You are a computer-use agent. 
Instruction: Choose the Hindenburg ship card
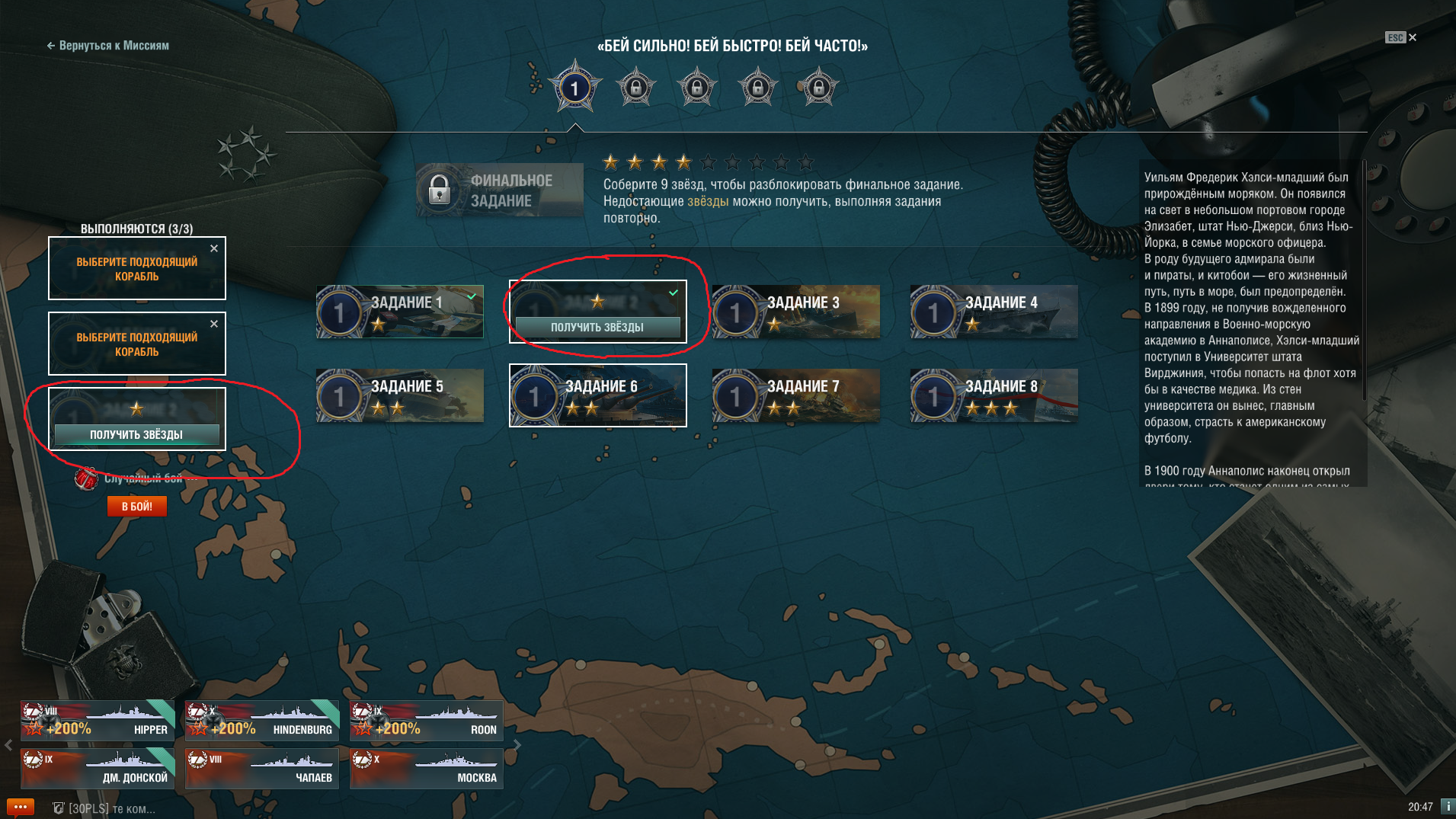(x=262, y=721)
